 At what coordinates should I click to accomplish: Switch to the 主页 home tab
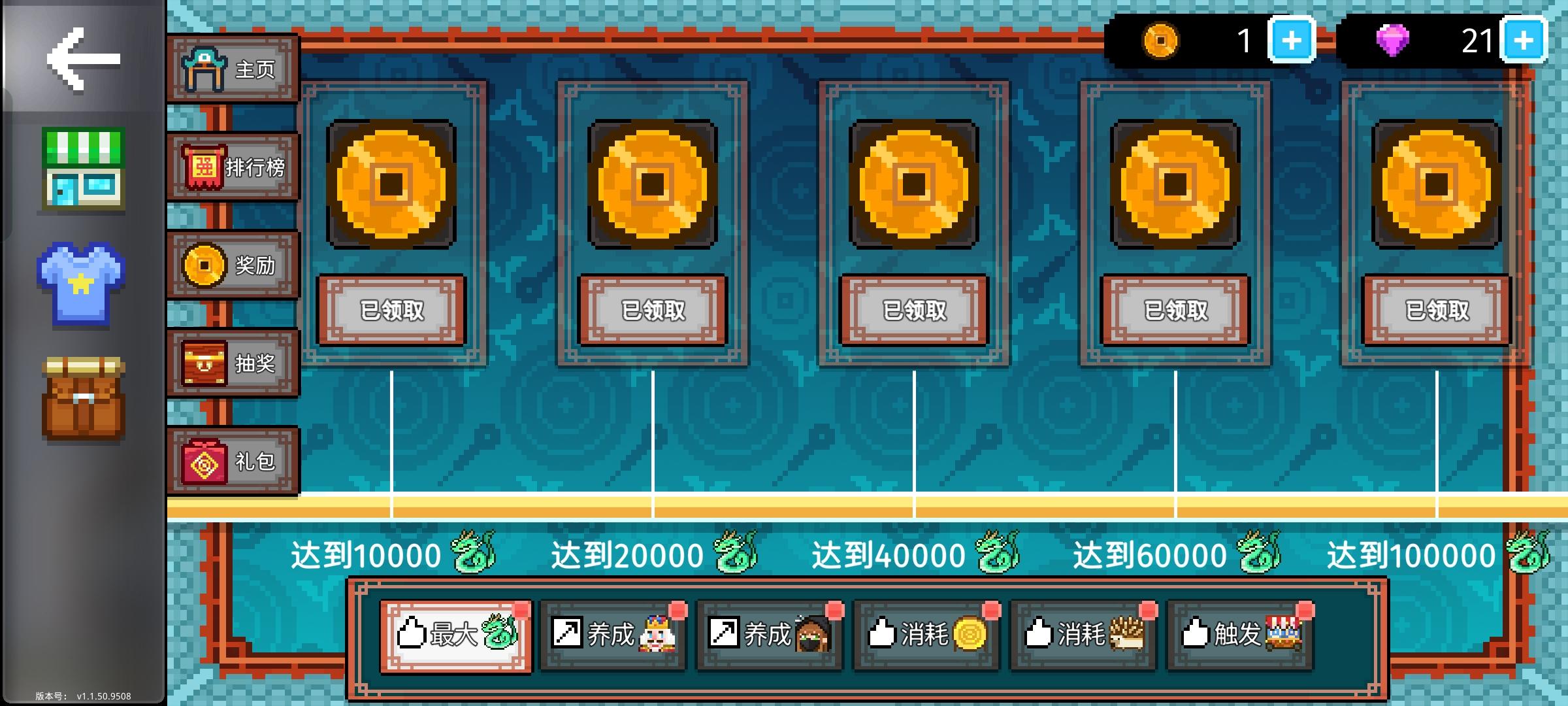point(232,69)
